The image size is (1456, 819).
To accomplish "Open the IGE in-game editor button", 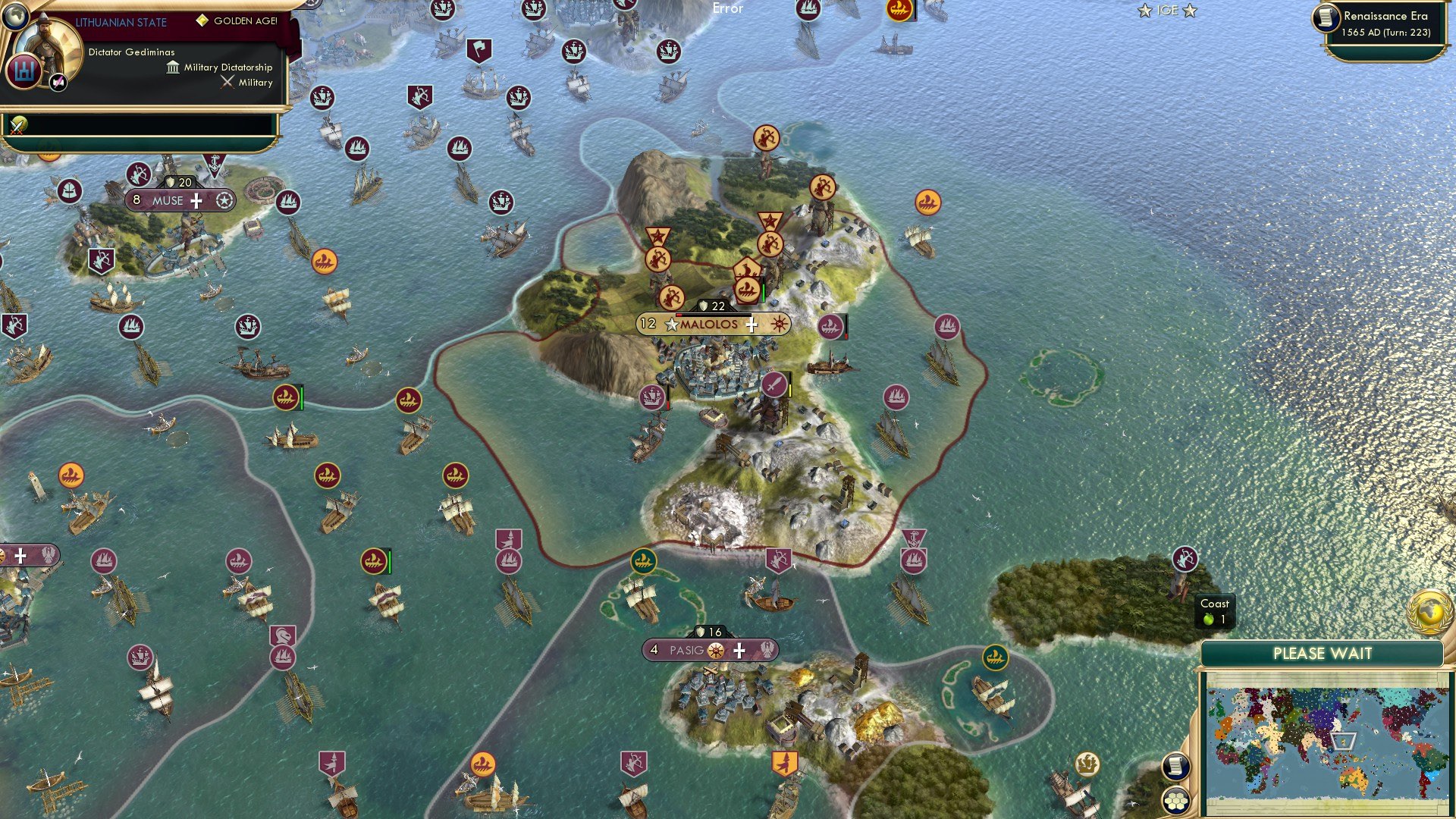I will 1167,11.
